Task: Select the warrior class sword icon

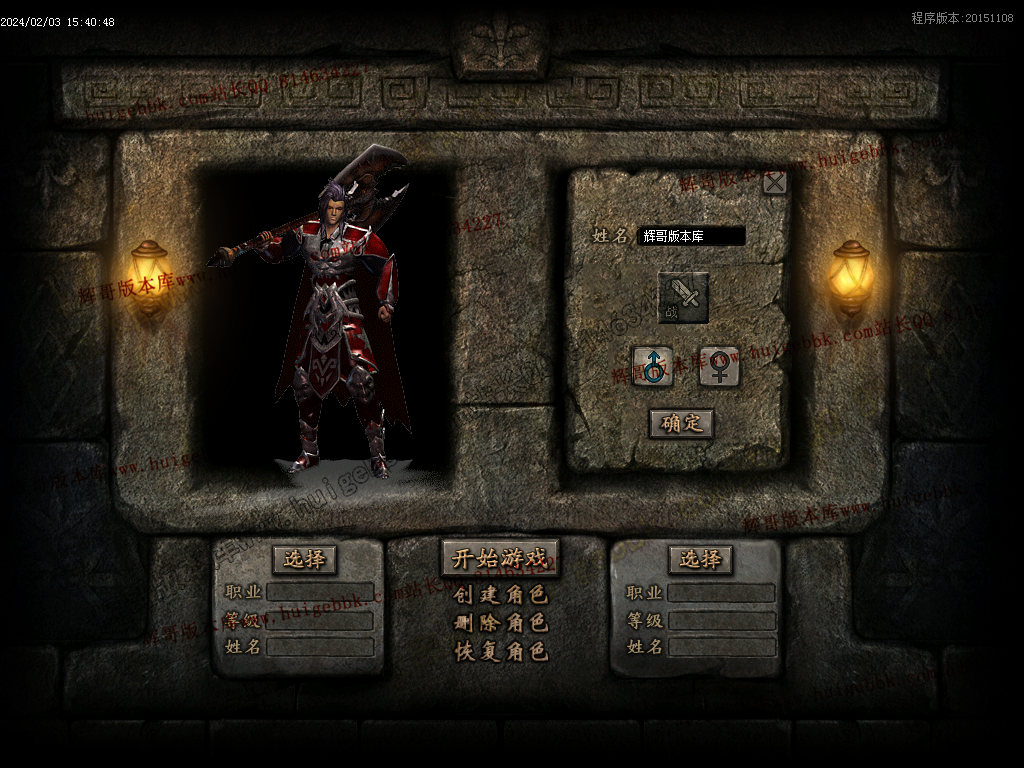Action: (683, 297)
